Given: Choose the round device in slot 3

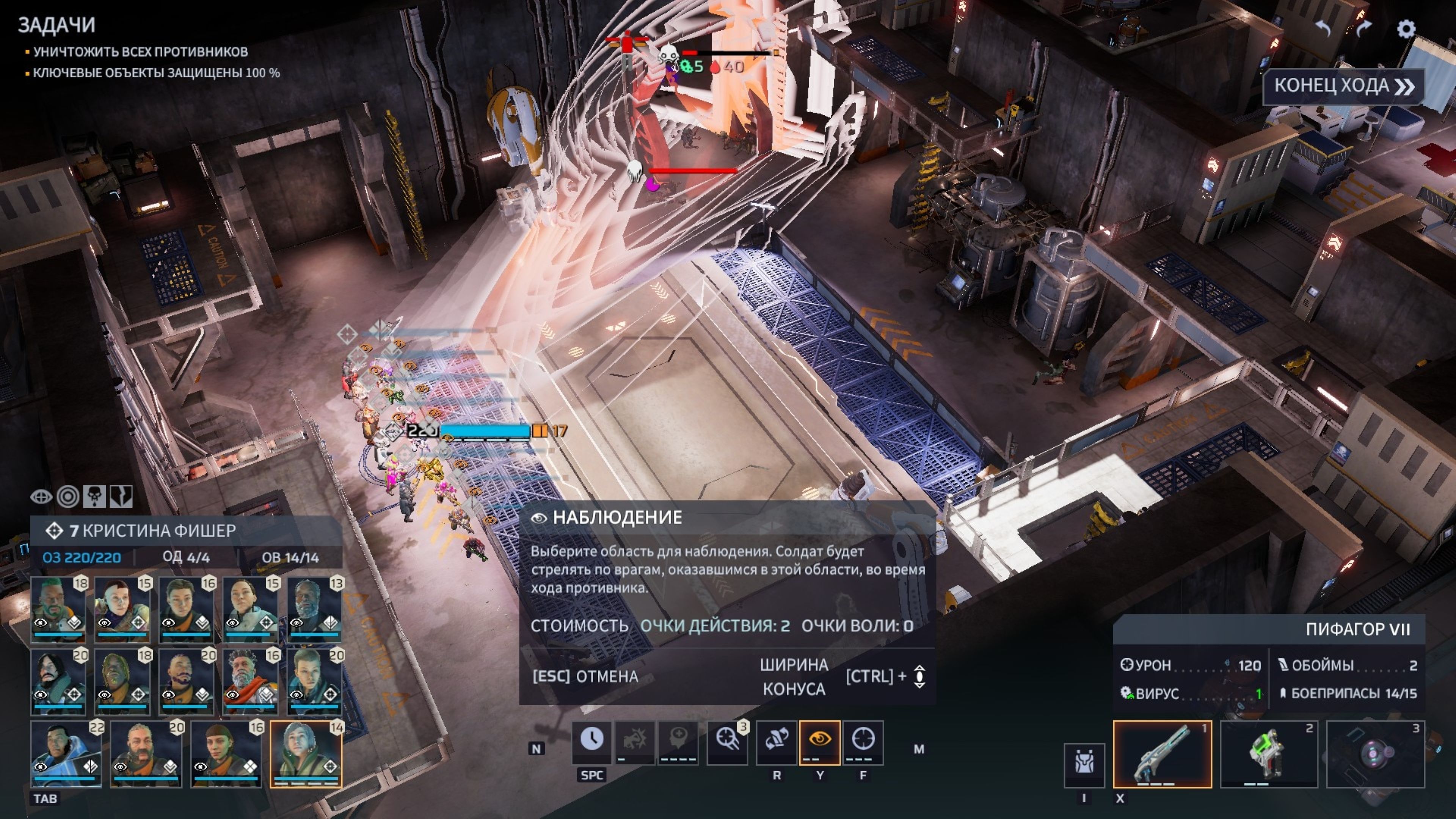Looking at the screenshot, I should tap(1375, 754).
